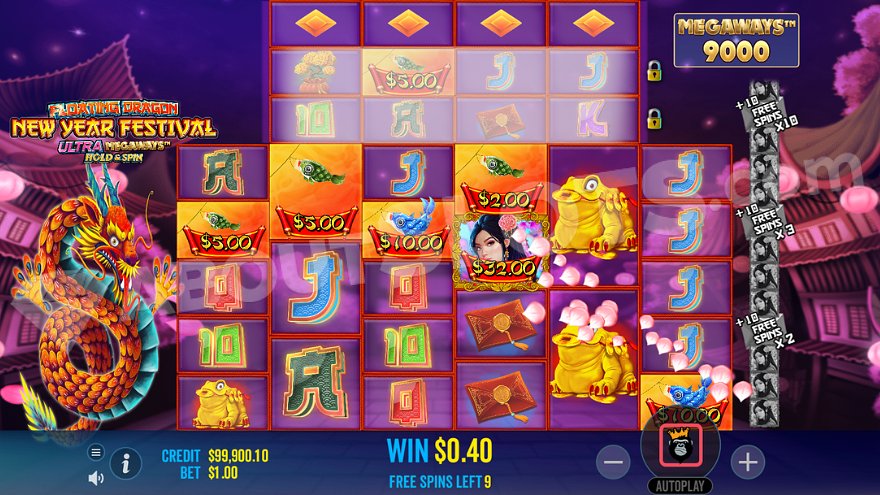Increase the bet with plus button
The image size is (880, 495).
[747, 461]
